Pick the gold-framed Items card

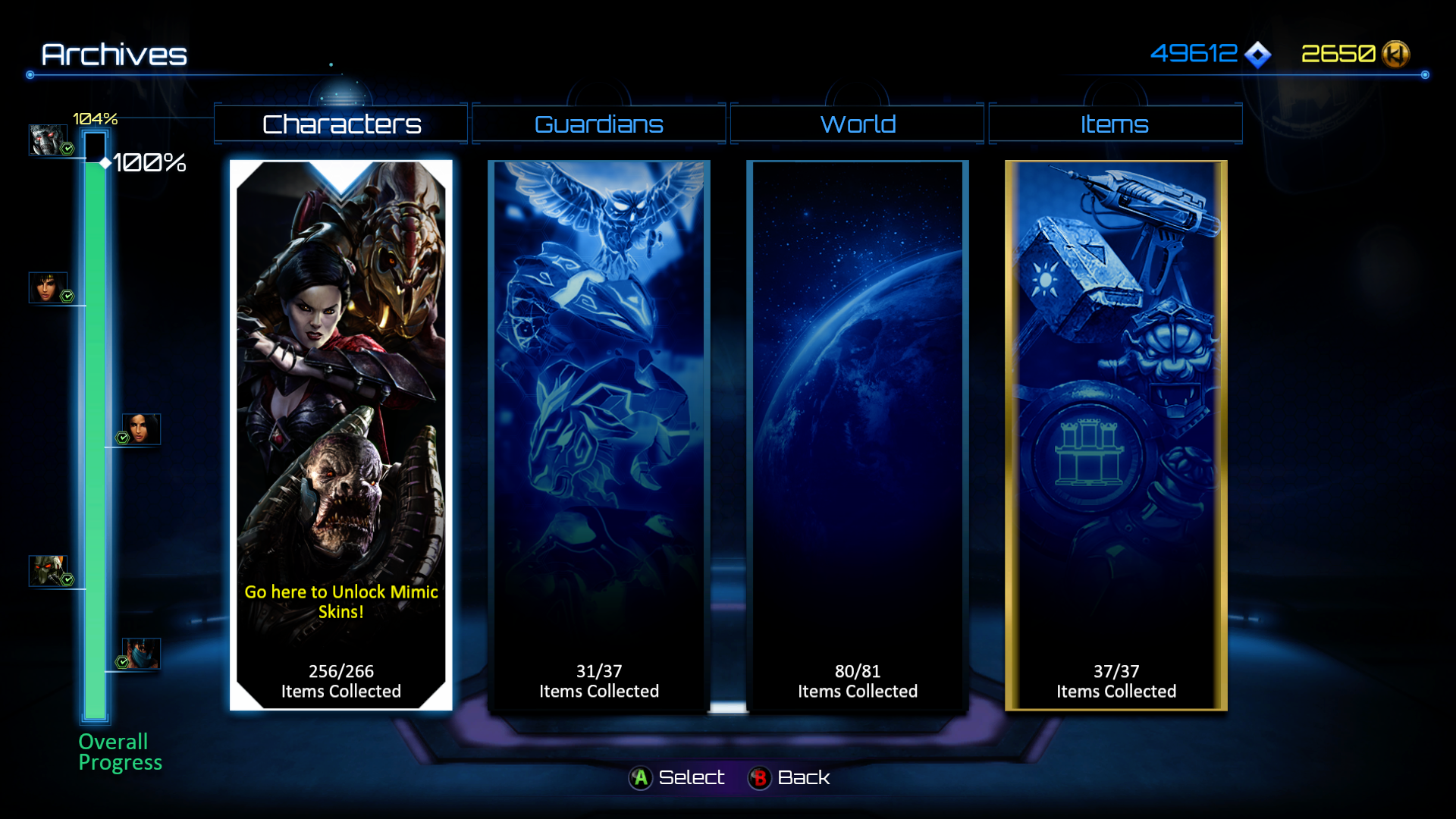click(x=1116, y=435)
